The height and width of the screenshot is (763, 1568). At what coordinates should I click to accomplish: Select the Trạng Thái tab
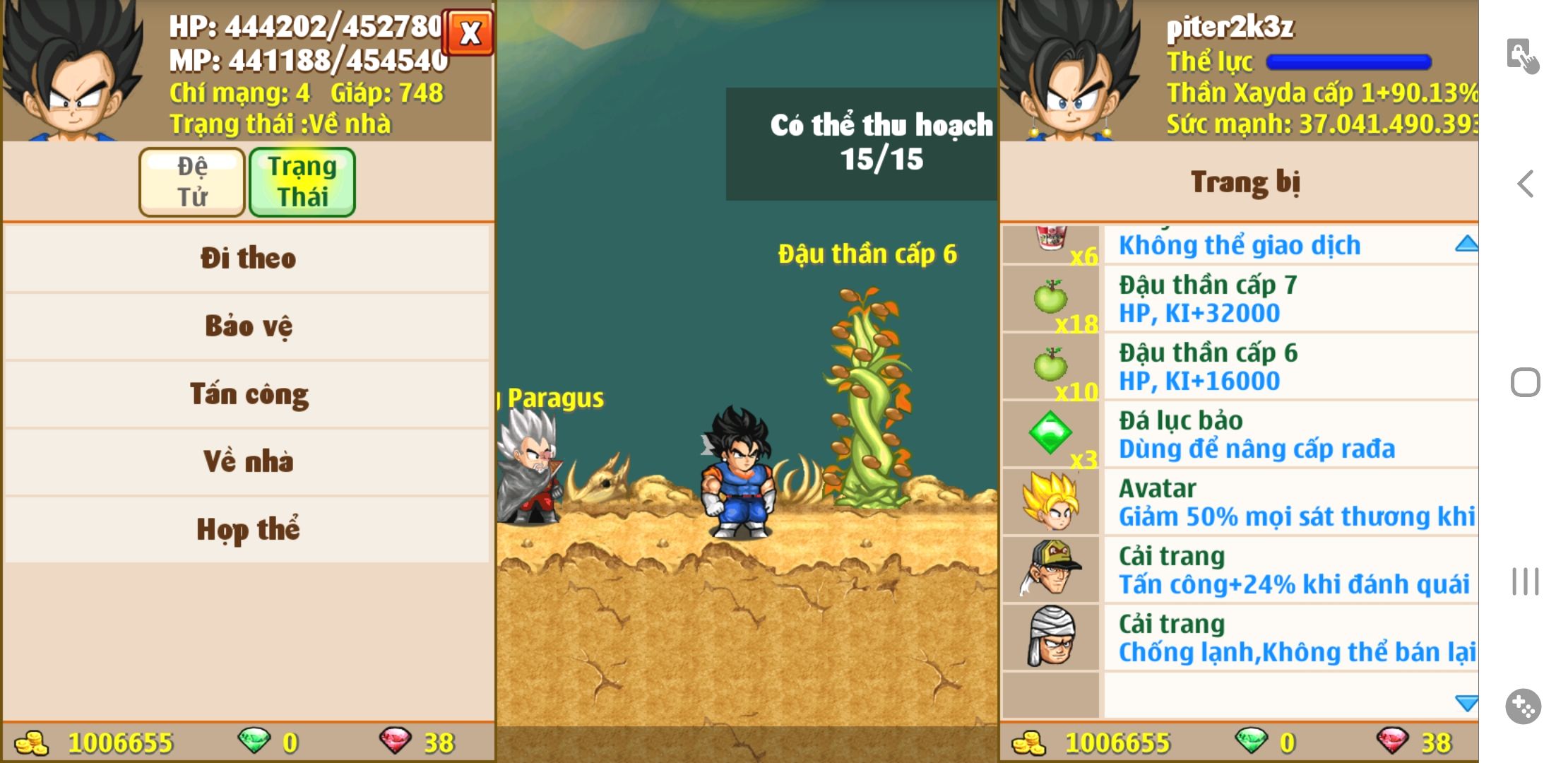point(302,182)
